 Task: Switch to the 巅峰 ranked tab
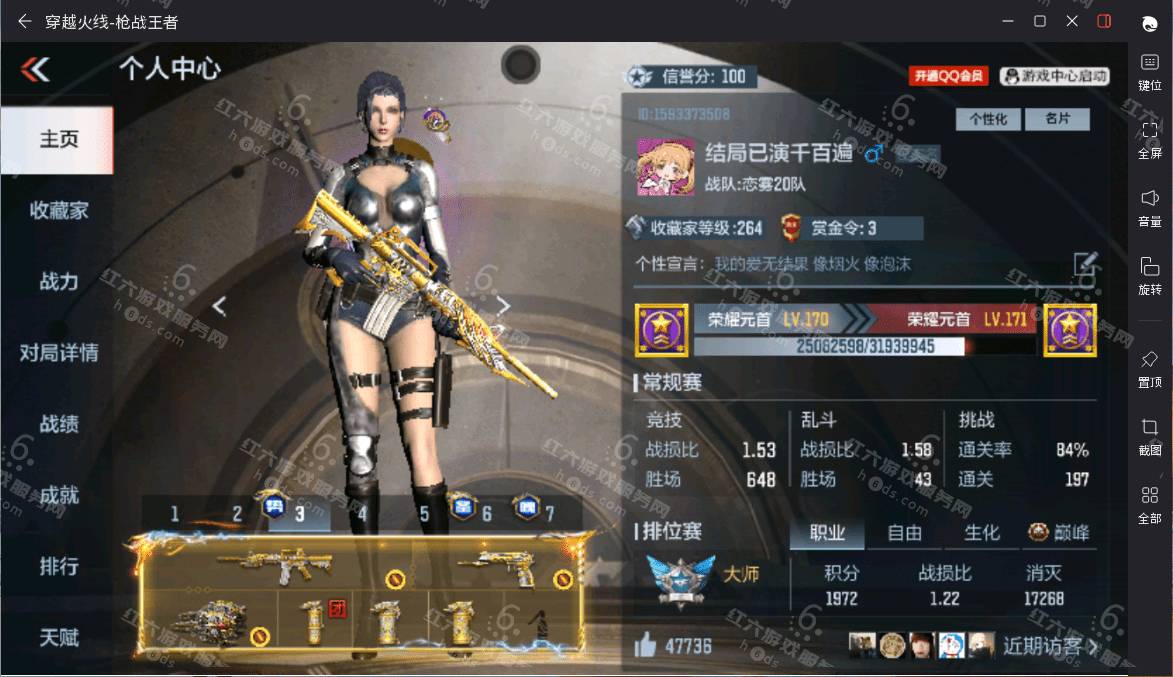pyautogui.click(x=1059, y=533)
